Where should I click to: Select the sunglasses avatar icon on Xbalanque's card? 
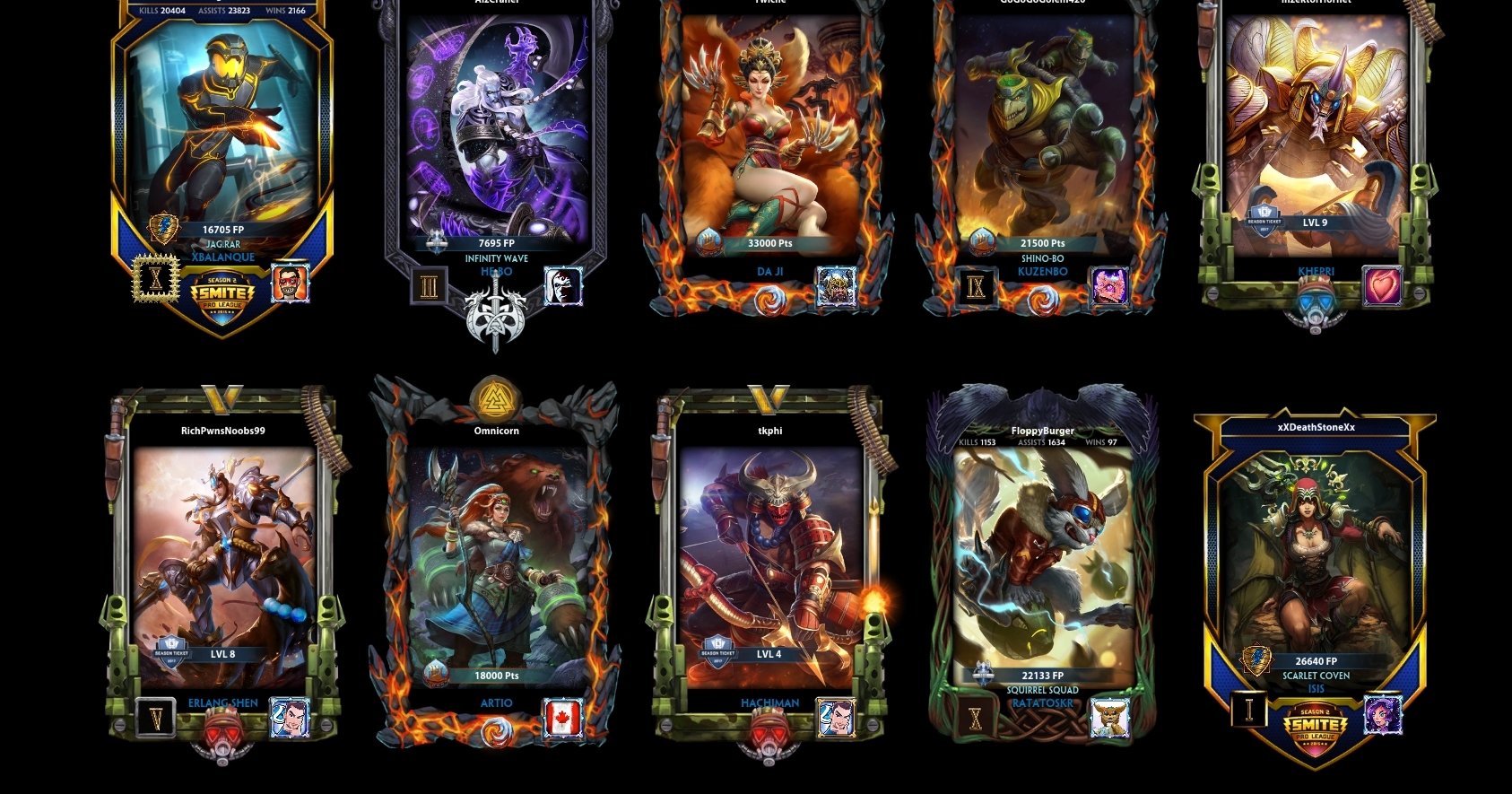point(289,282)
